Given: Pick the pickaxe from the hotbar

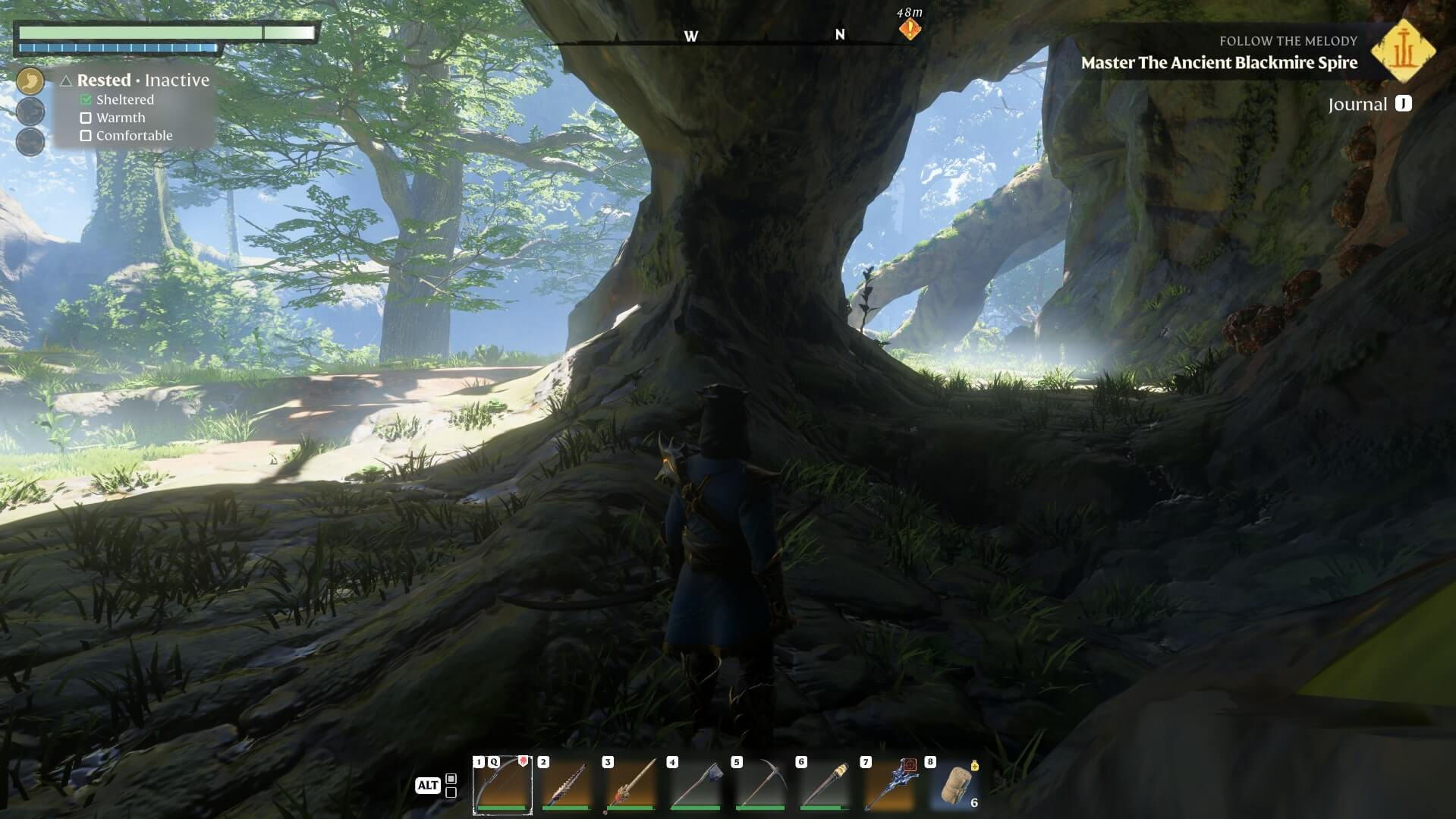Looking at the screenshot, I should pyautogui.click(x=760, y=785).
